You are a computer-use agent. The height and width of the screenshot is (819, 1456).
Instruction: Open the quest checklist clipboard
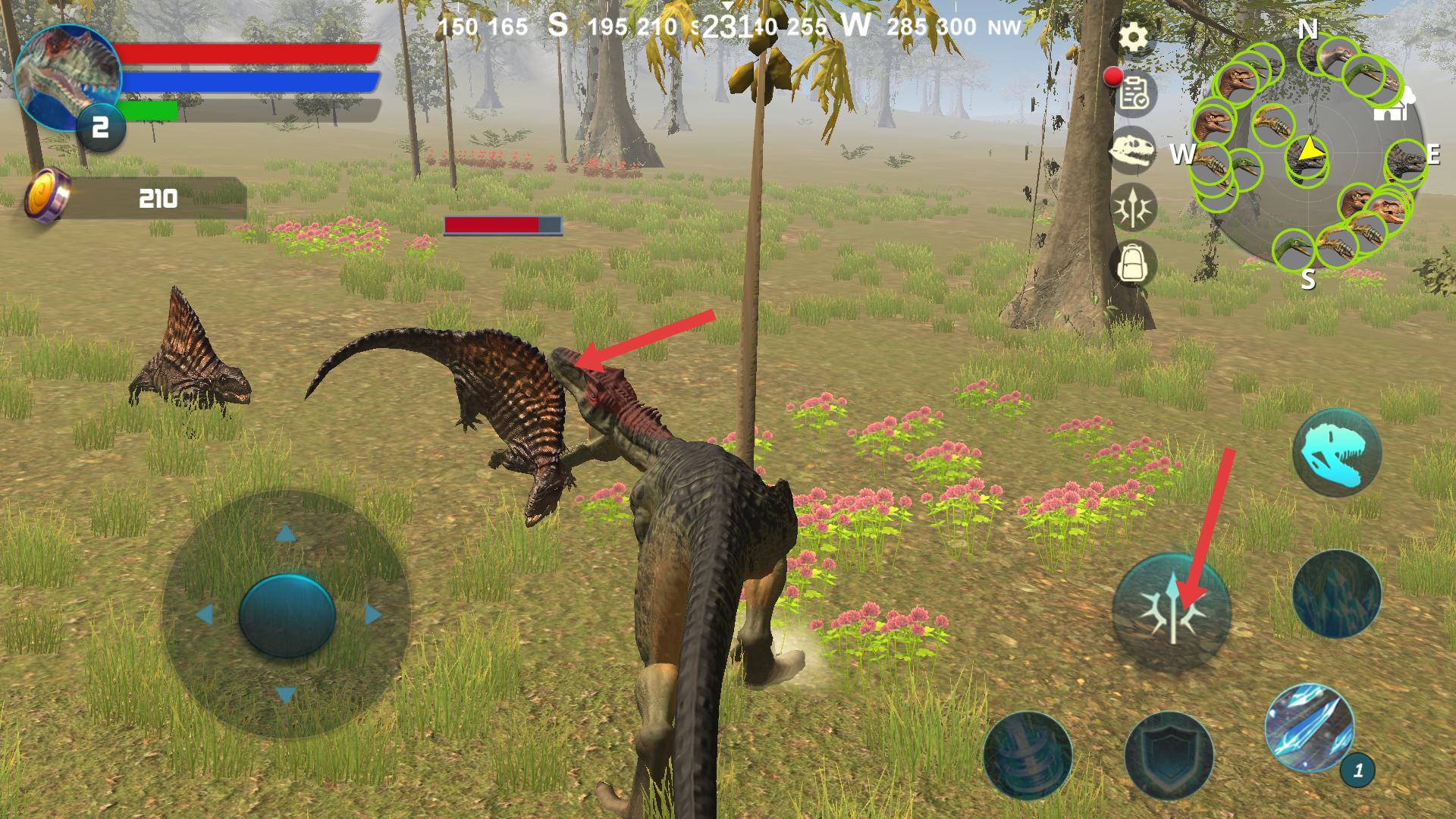coord(1134,94)
